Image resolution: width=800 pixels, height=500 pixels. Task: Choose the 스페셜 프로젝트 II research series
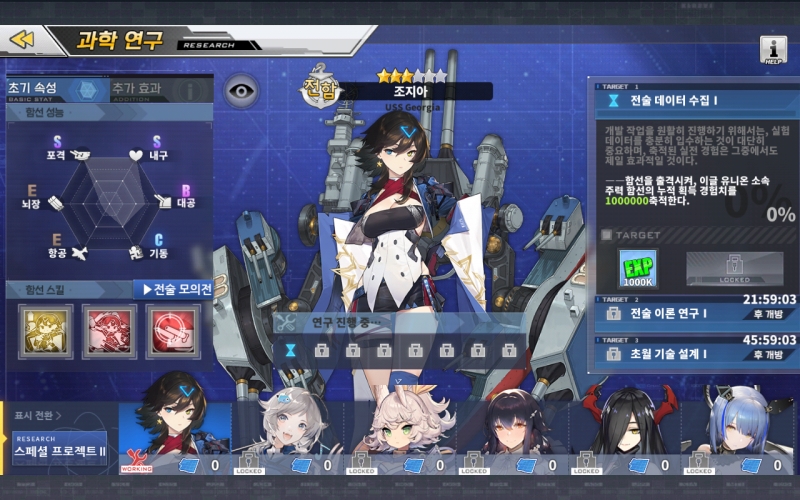coord(60,449)
